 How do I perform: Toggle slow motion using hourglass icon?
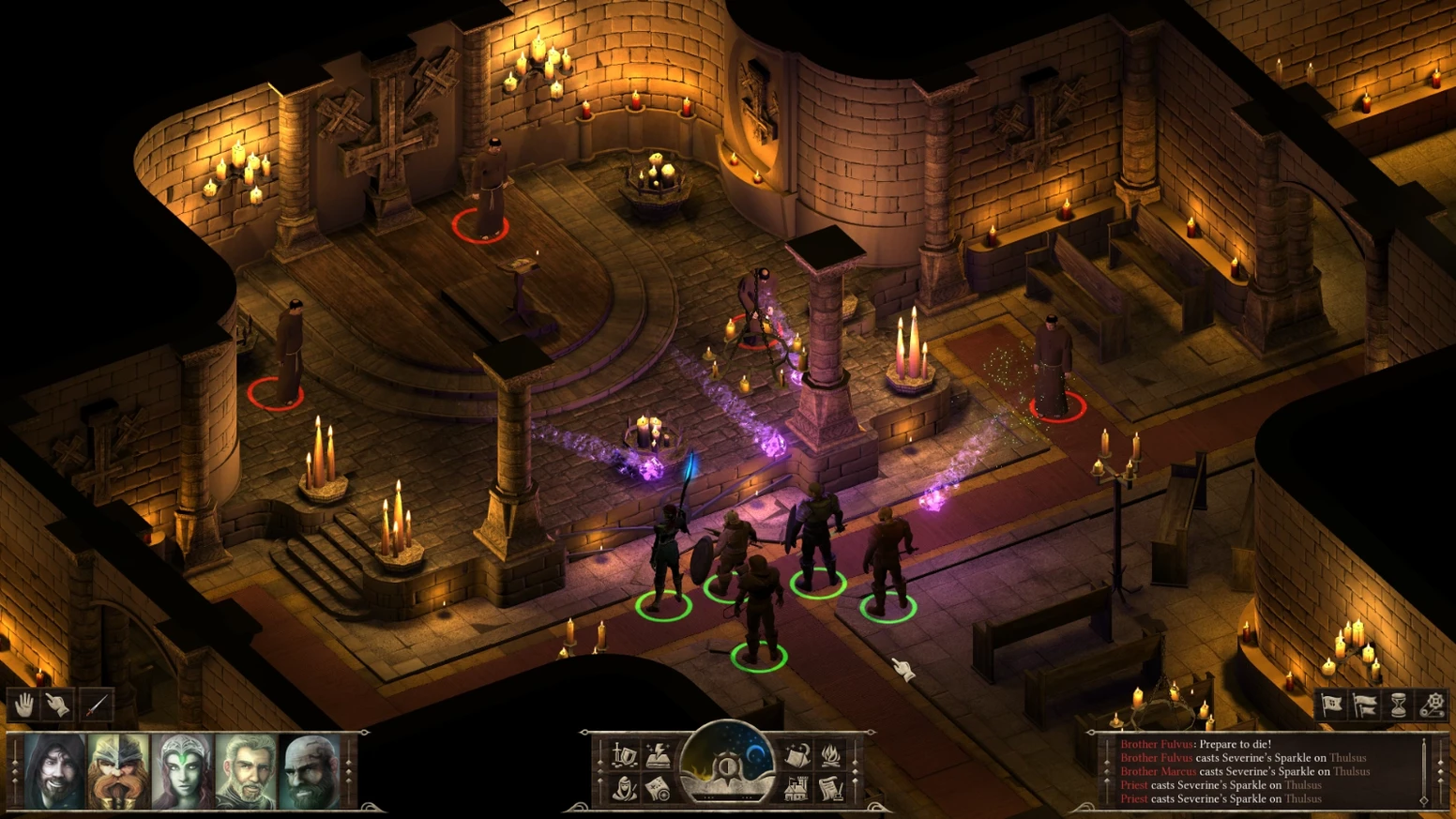click(x=1398, y=704)
